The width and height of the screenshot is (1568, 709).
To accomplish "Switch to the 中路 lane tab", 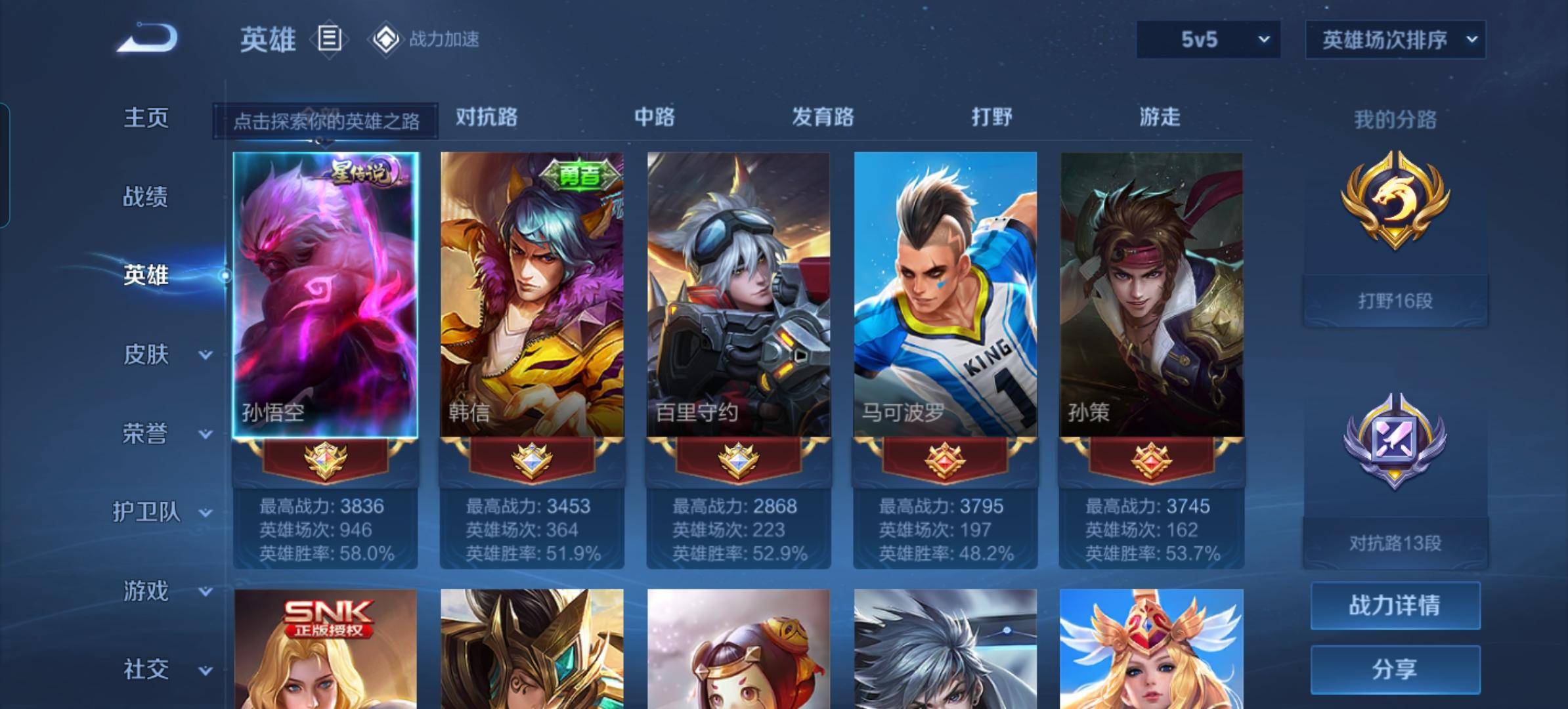I will [x=655, y=117].
